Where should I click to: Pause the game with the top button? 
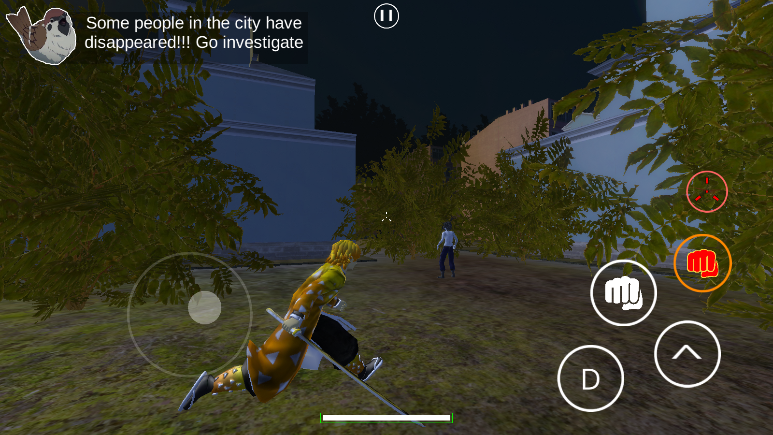pos(386,16)
